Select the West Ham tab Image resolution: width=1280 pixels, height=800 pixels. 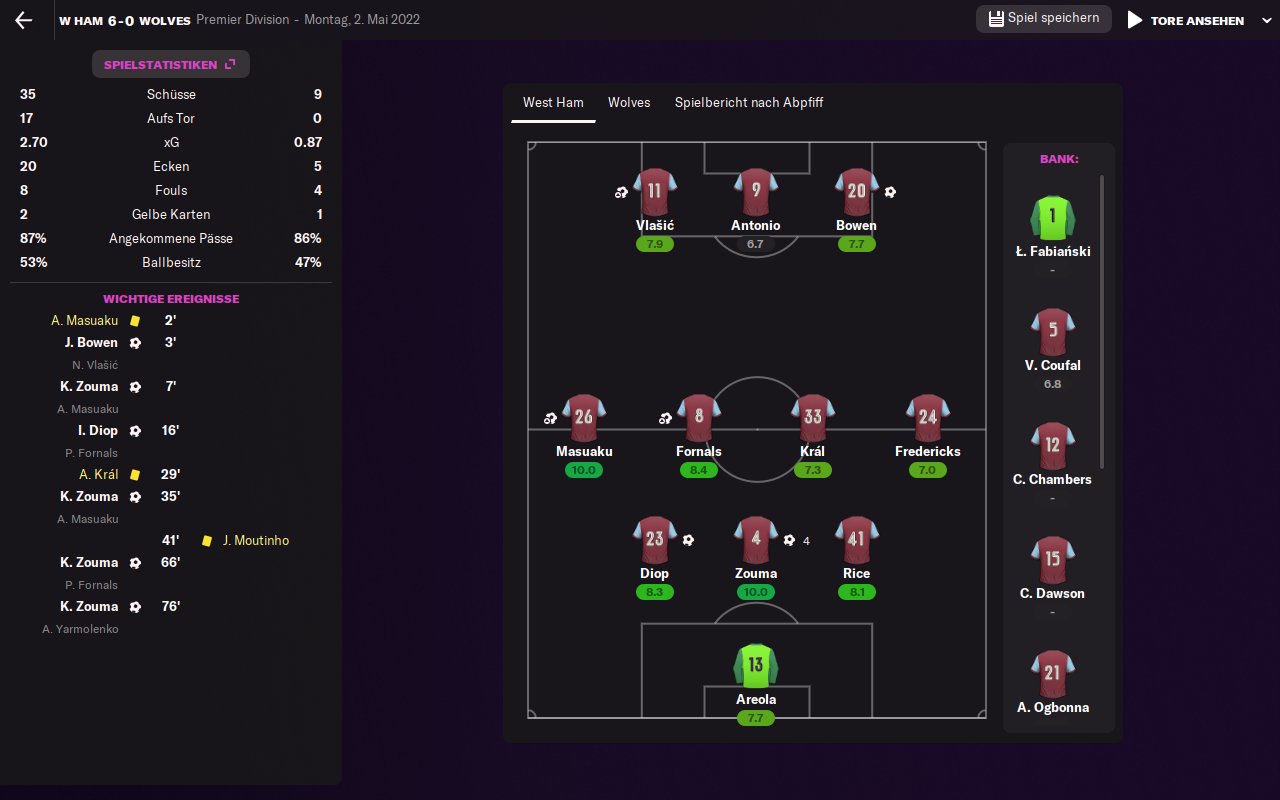click(553, 103)
